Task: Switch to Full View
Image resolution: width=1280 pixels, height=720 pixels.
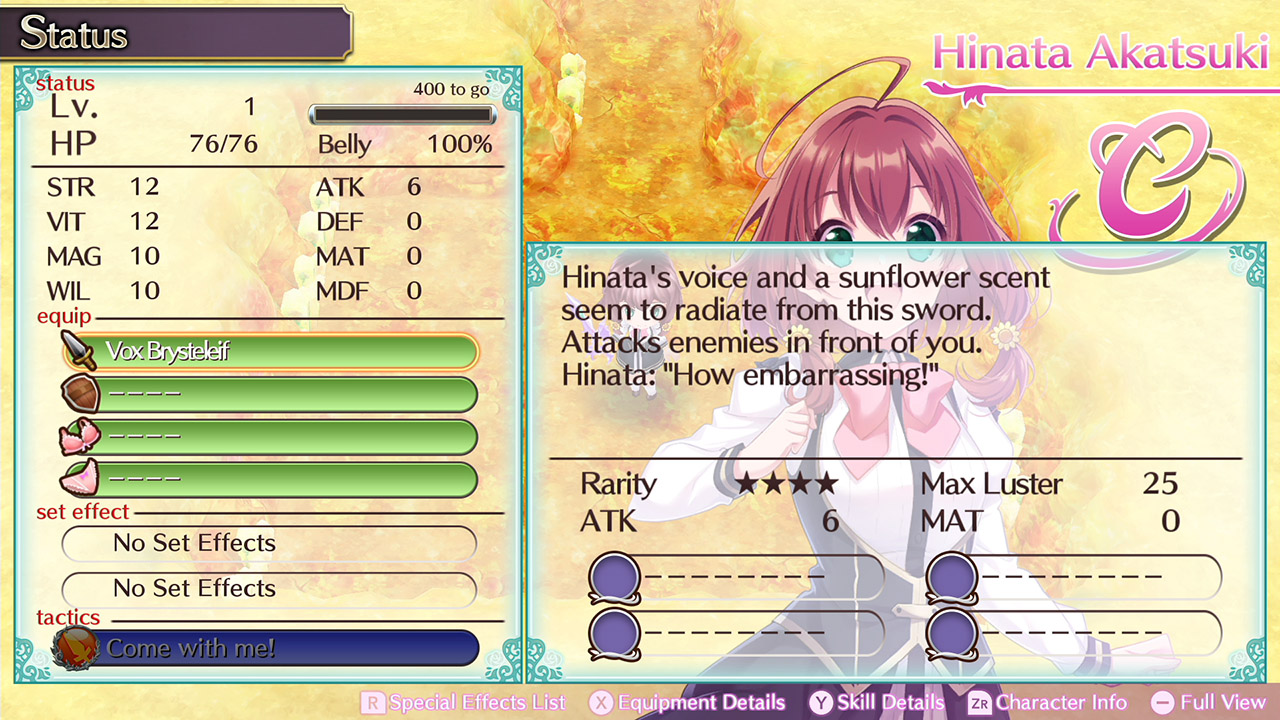Action: coord(1210,702)
